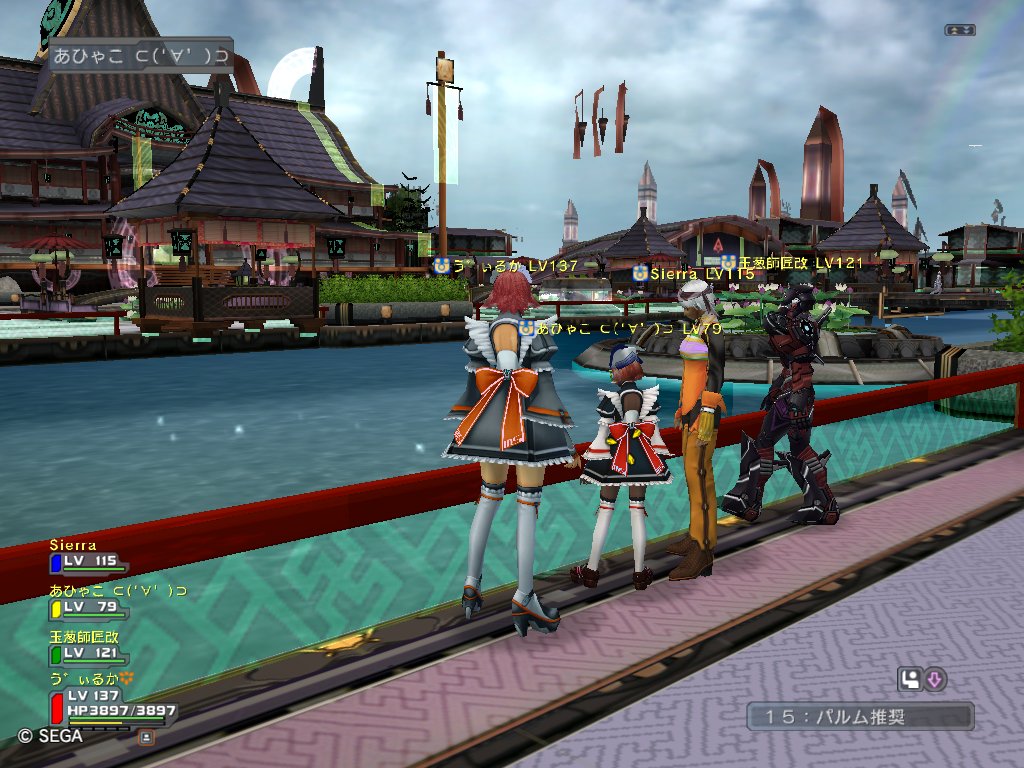Open the あひゃこ chat bubble
Viewport: 1024px width, 768px height.
140,55
